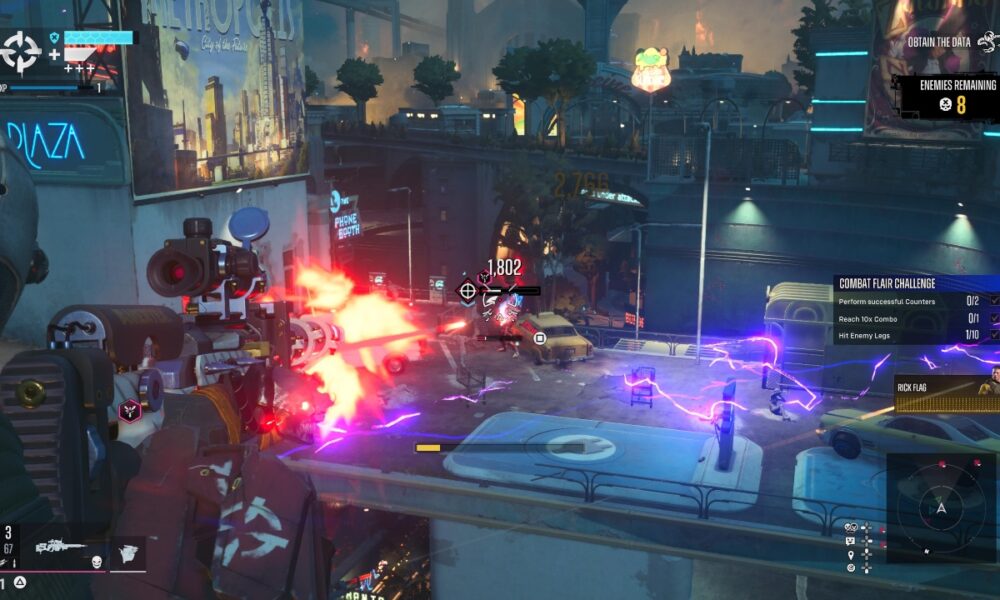Select the sniper rifle weapon slot

click(60, 547)
